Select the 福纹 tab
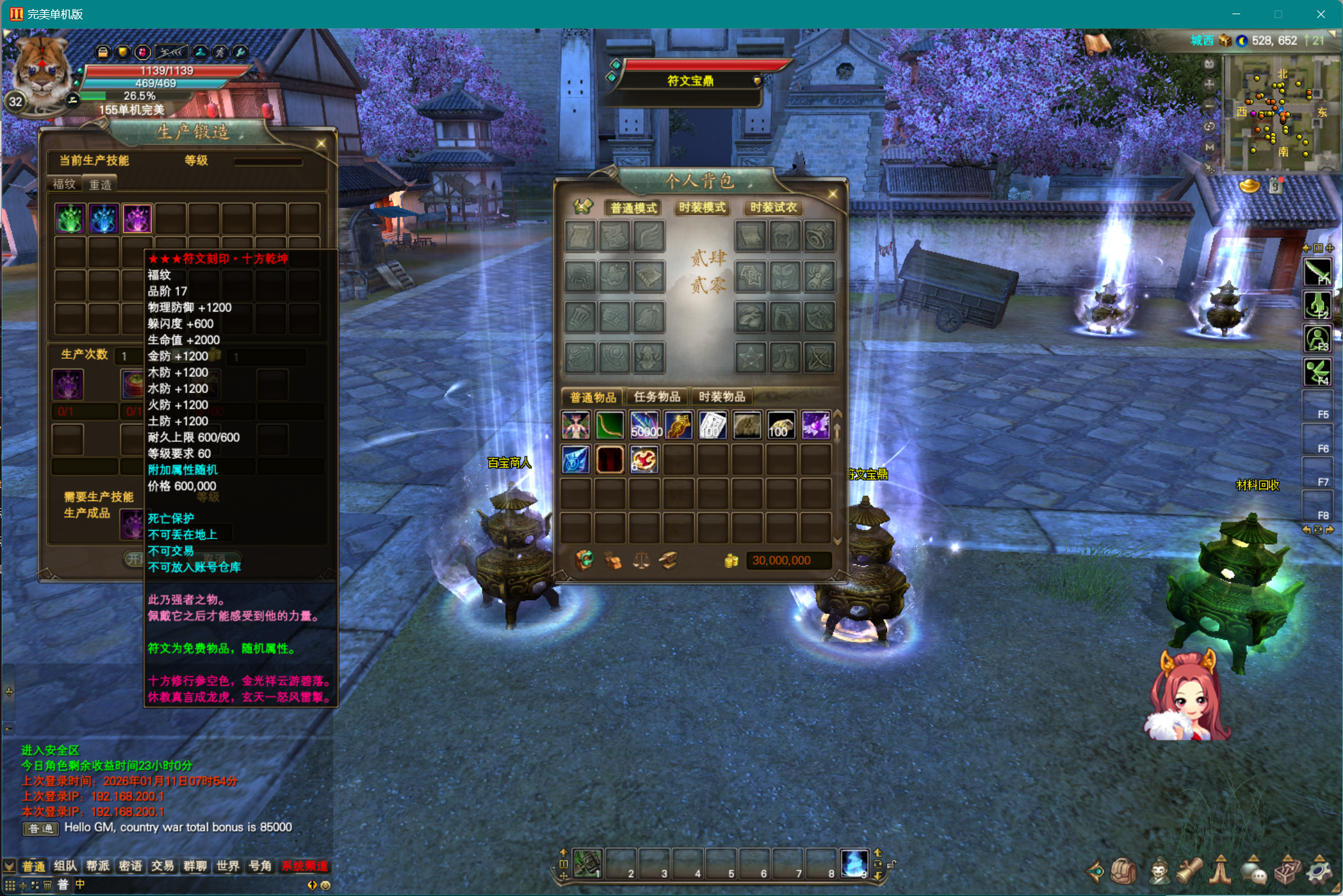The width and height of the screenshot is (1343, 896). 64,184
